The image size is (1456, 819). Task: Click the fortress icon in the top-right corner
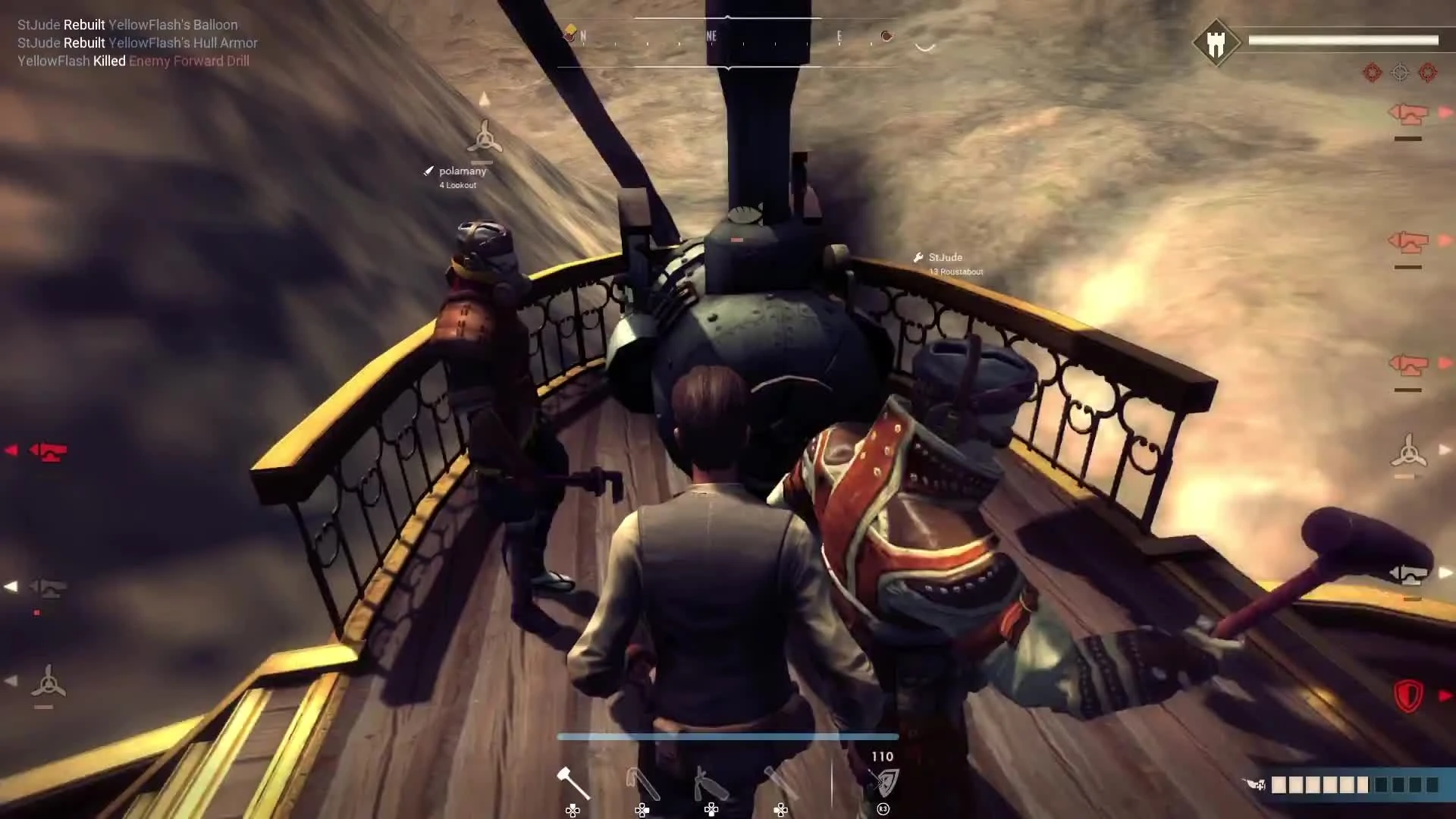coord(1217,42)
